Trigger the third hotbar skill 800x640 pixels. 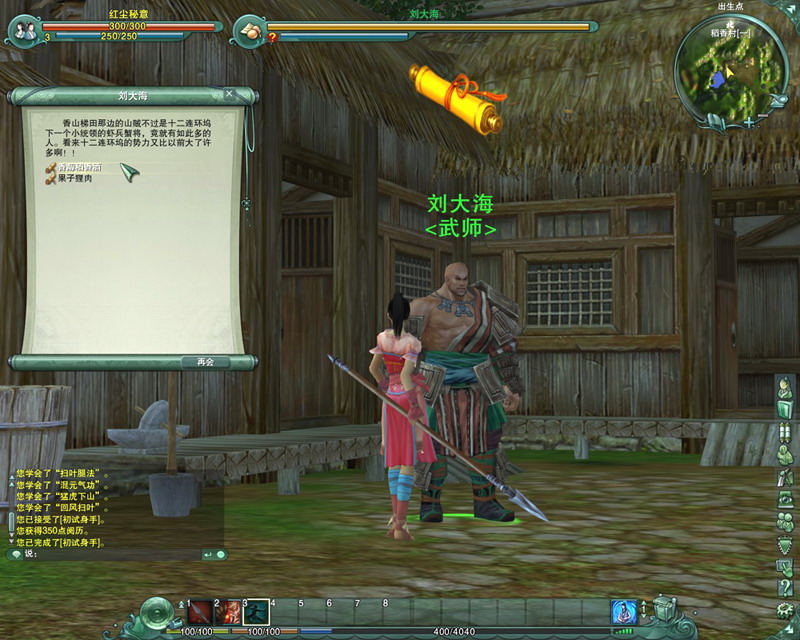pos(256,611)
